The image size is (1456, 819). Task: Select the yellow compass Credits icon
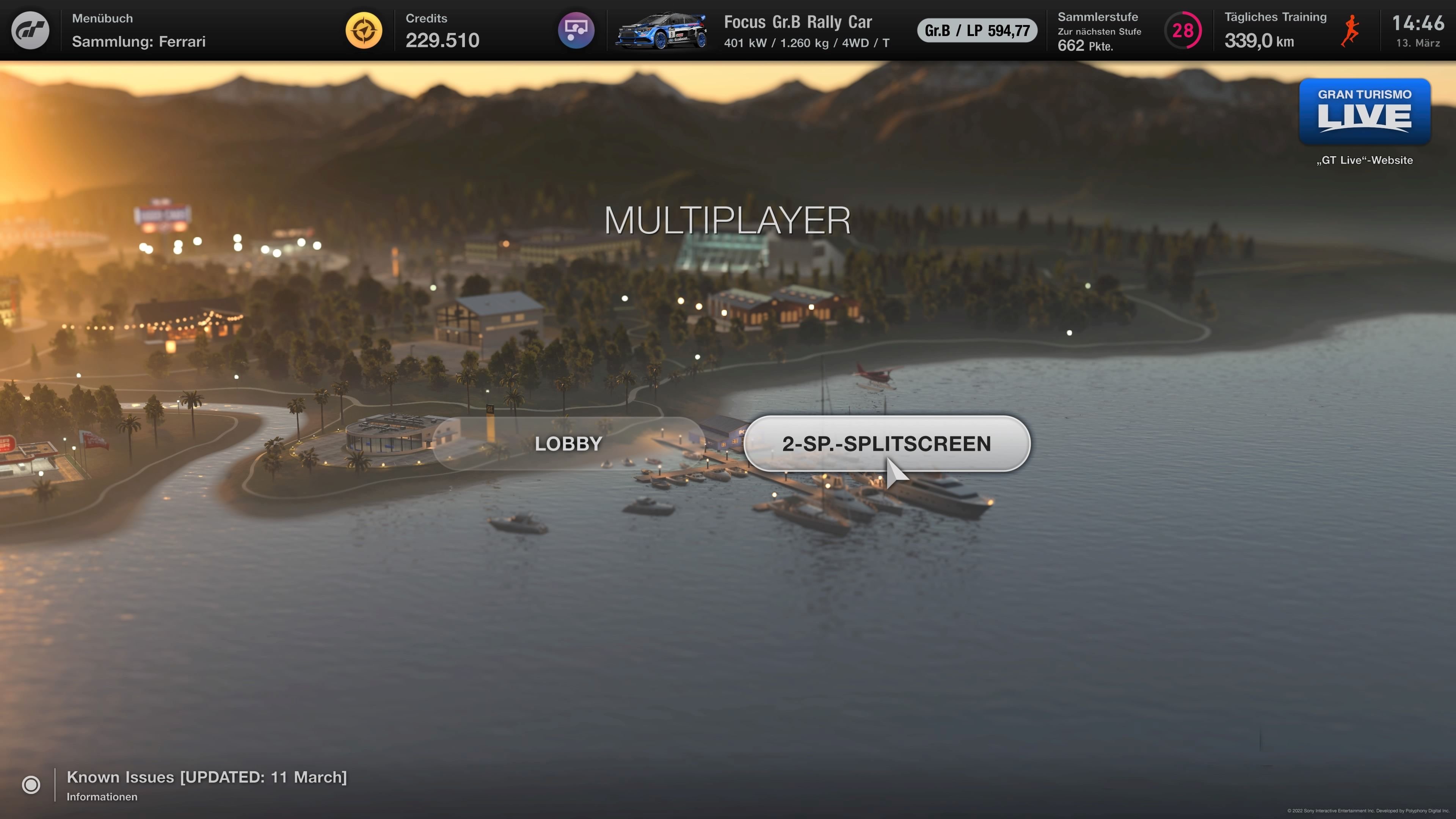pos(364,30)
